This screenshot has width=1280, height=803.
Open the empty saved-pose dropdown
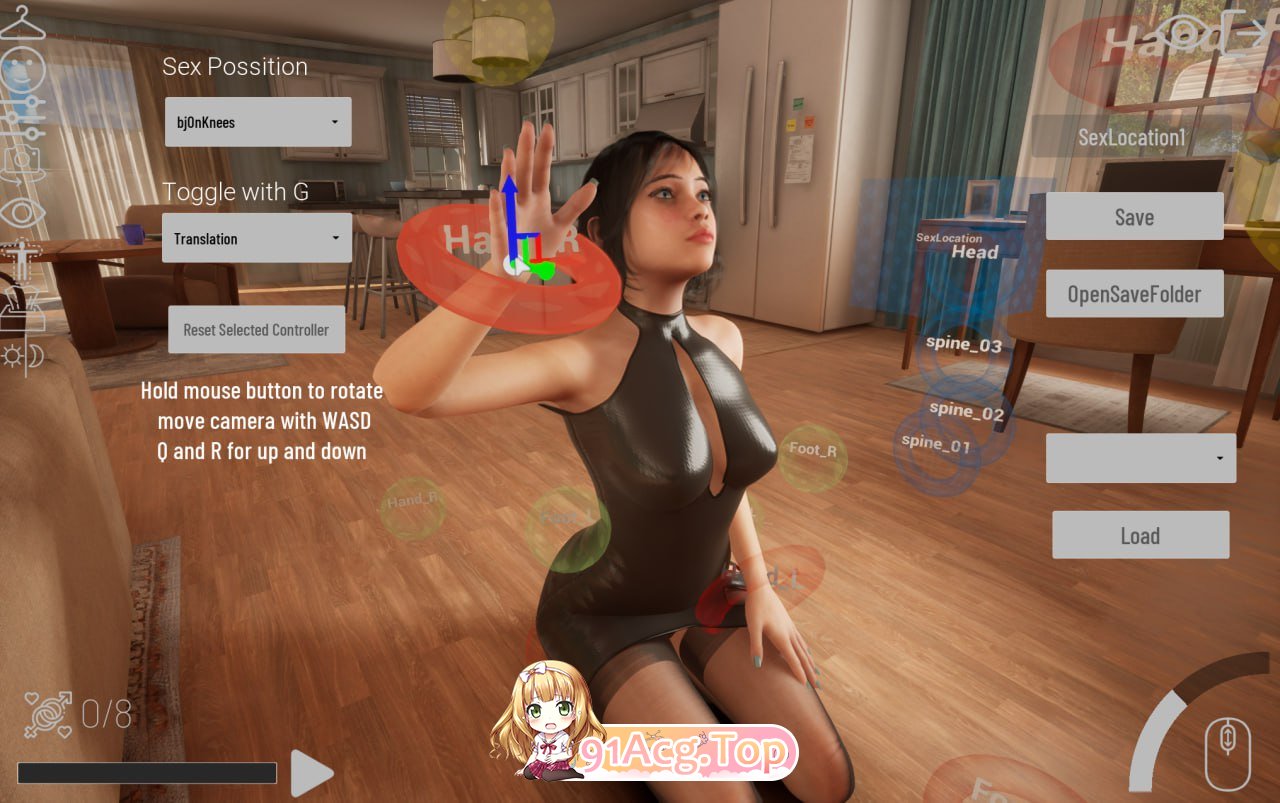pyautogui.click(x=1140, y=458)
